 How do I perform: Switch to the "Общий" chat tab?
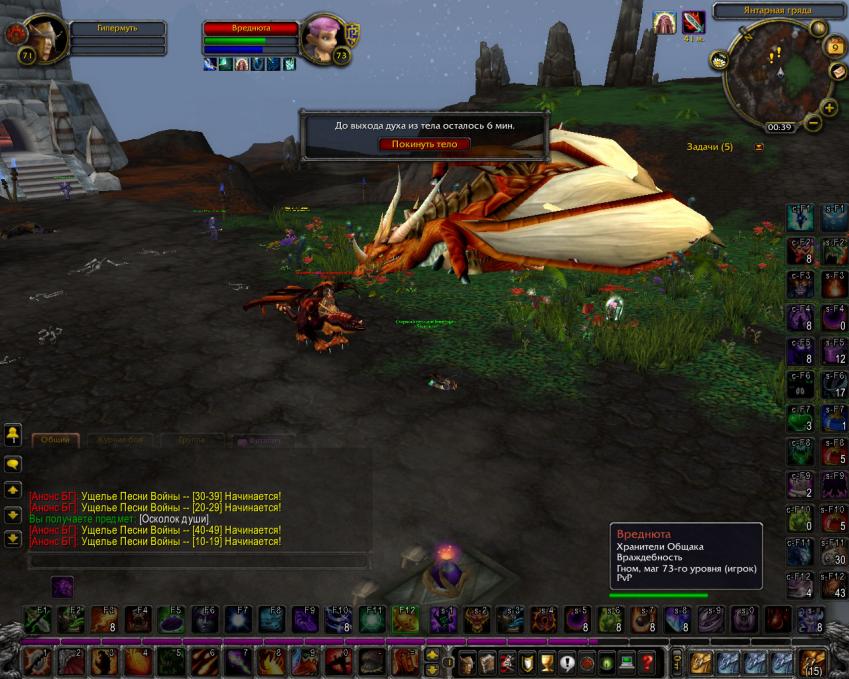[x=56, y=440]
